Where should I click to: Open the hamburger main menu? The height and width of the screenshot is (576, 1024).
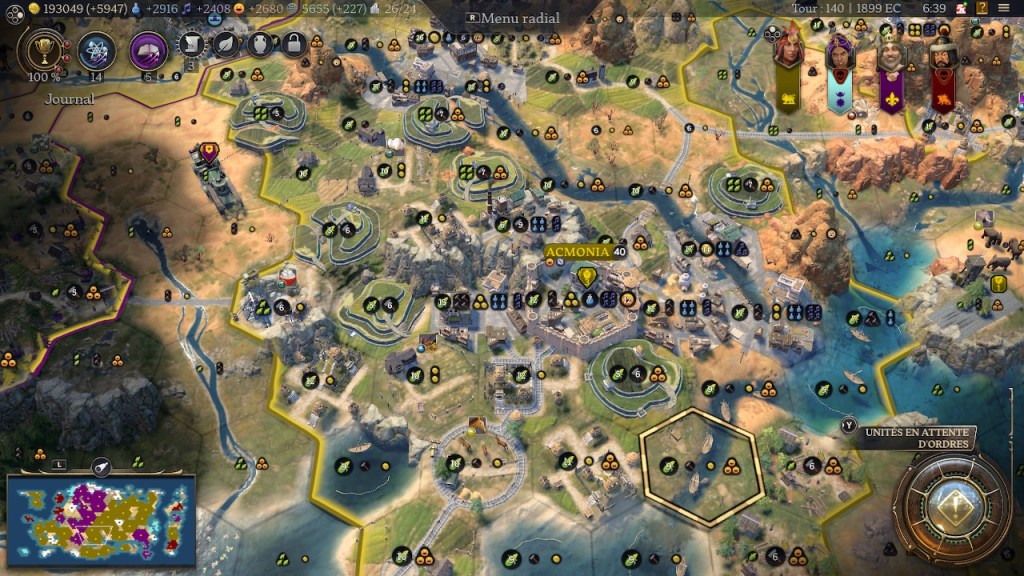point(1004,8)
